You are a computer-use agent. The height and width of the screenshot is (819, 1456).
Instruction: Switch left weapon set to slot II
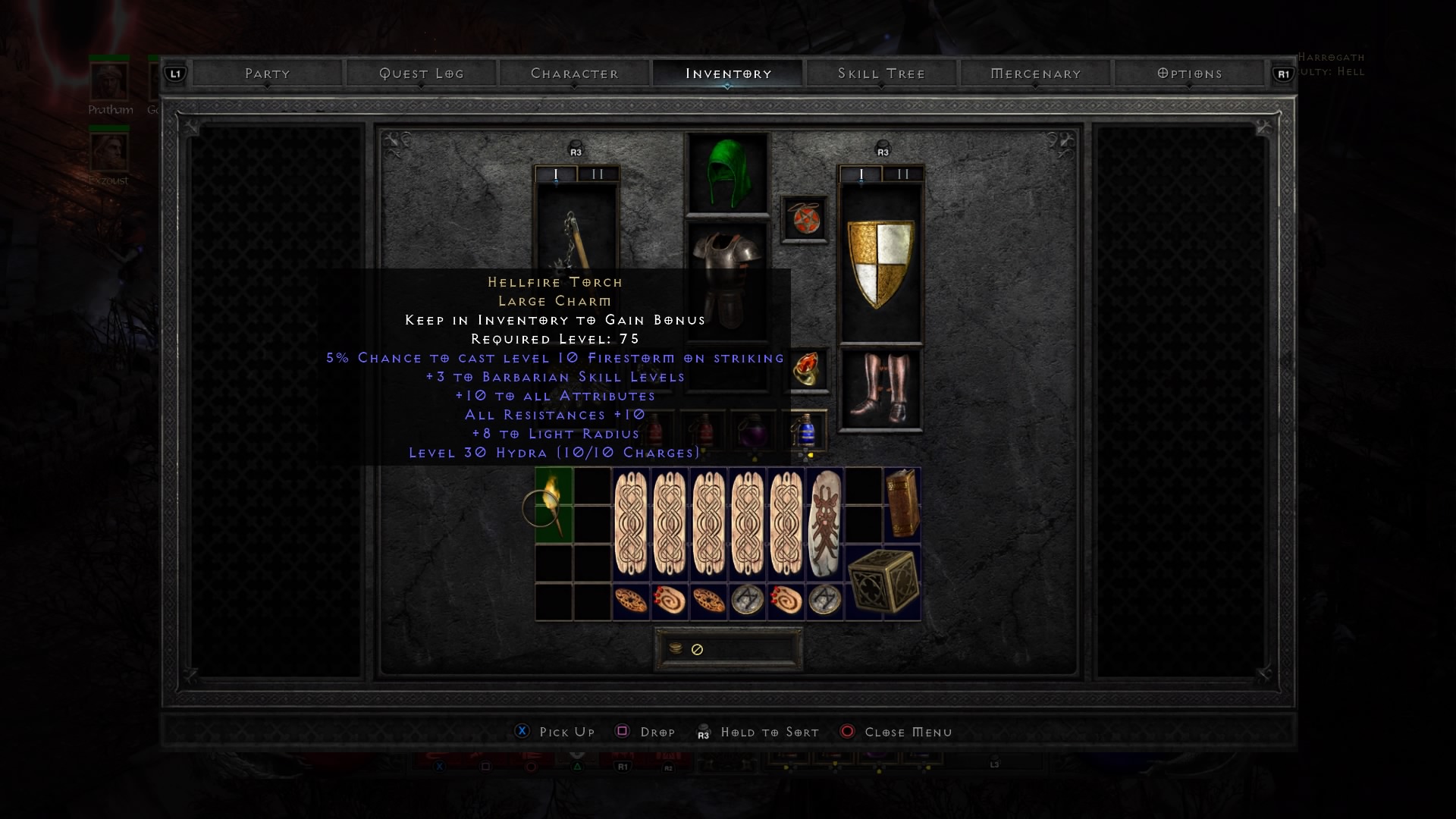(x=598, y=174)
